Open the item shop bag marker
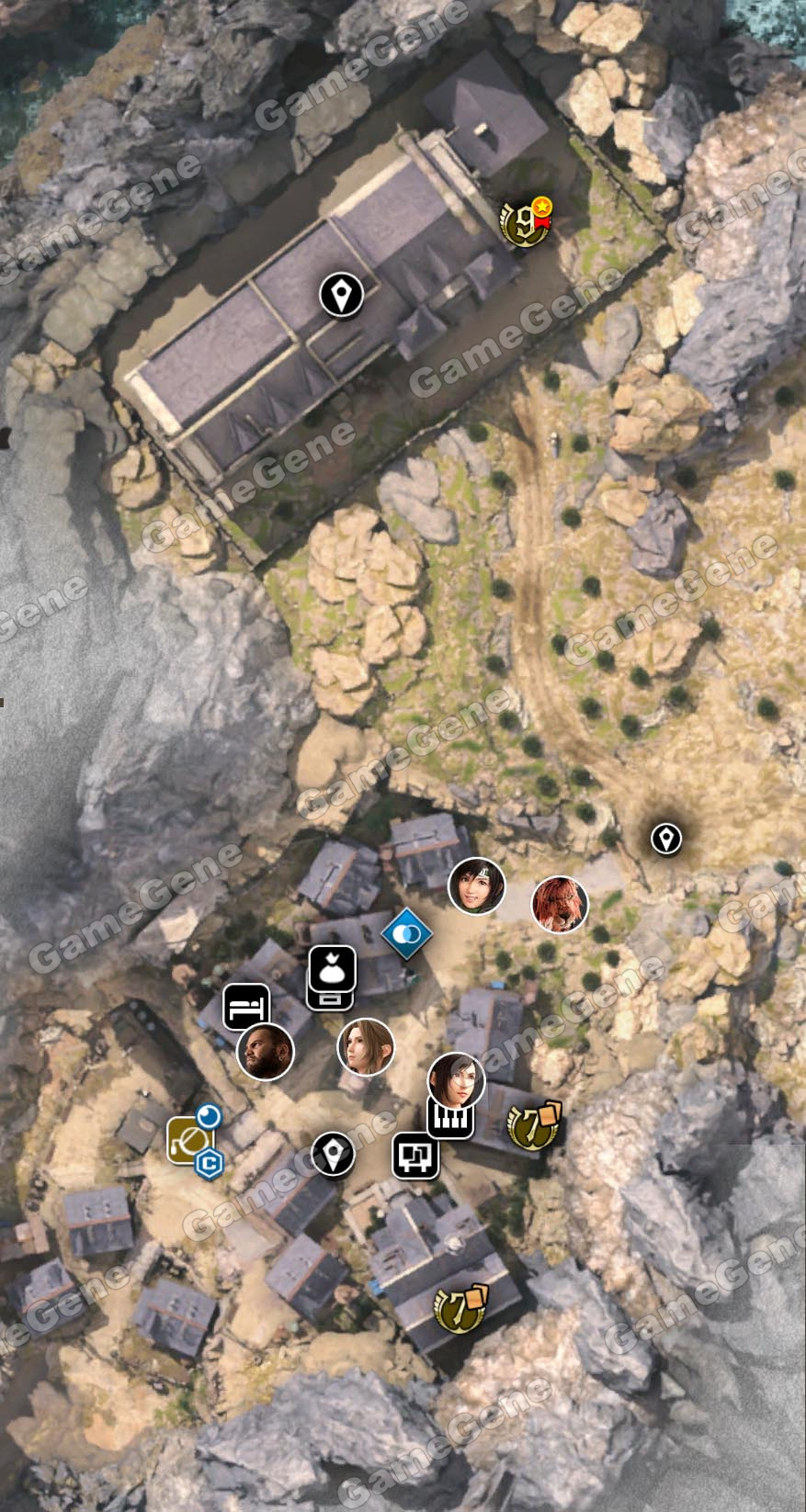The width and height of the screenshot is (806, 1512). (x=331, y=972)
